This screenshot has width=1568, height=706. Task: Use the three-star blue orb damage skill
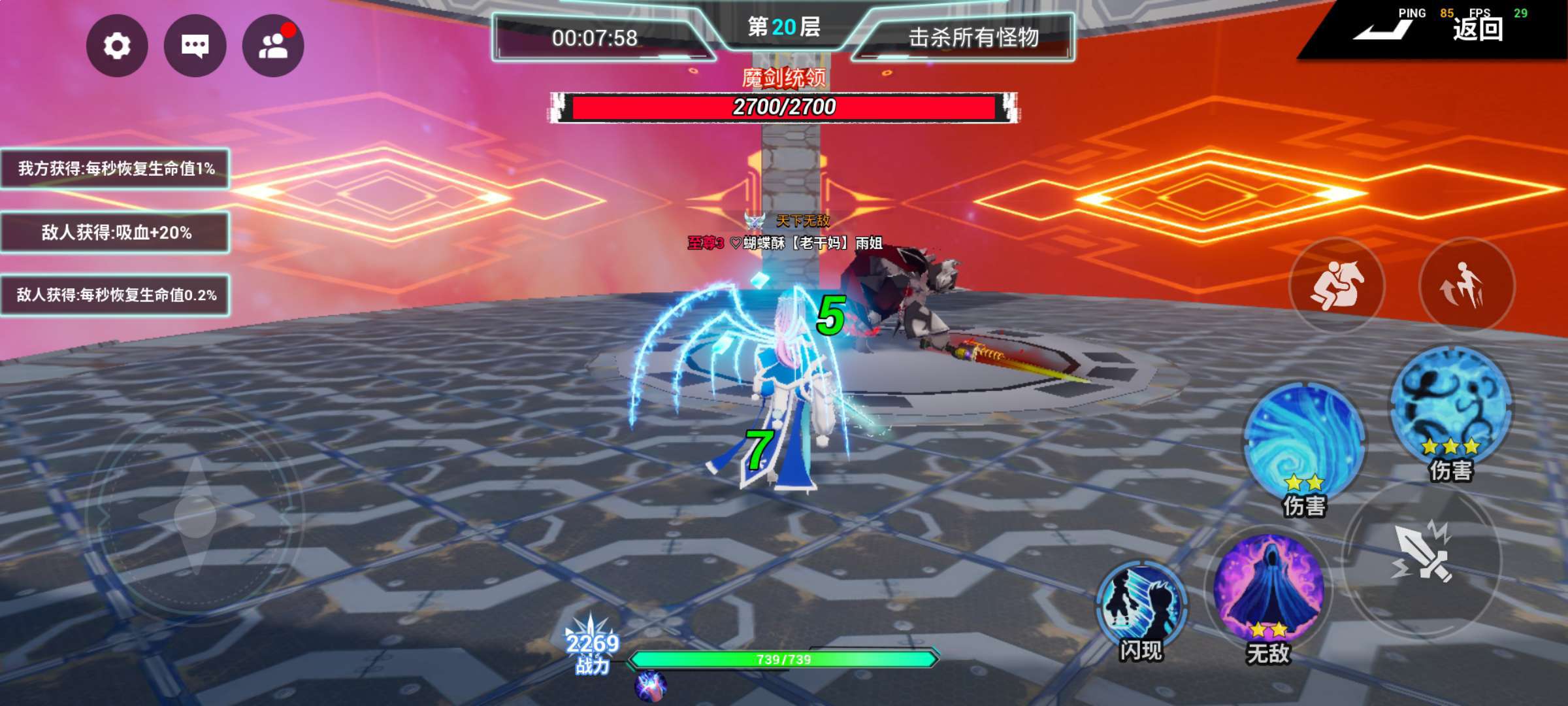click(x=1451, y=405)
